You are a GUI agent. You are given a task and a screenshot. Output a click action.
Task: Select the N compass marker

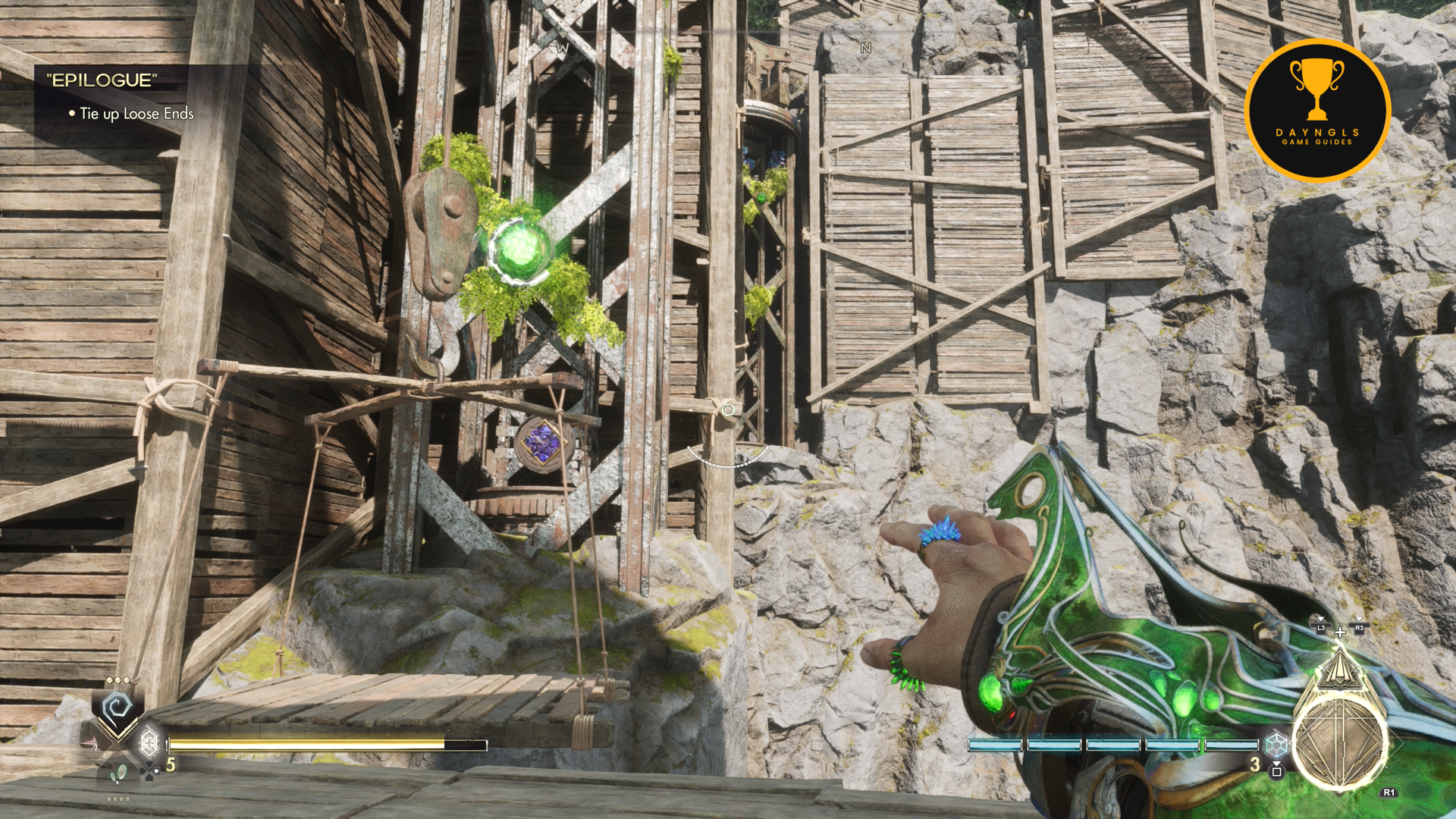pyautogui.click(x=866, y=48)
